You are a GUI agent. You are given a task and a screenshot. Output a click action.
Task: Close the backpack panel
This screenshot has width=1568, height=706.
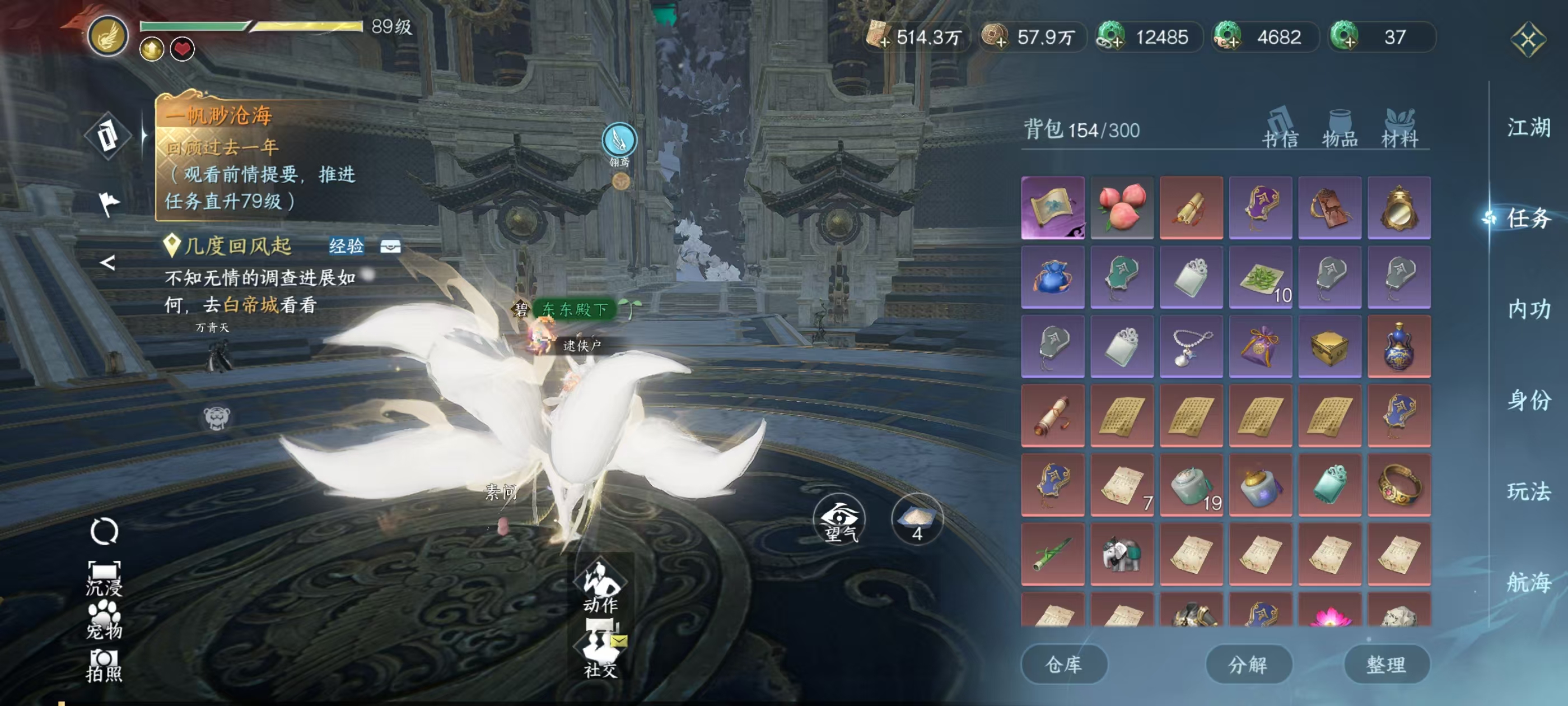pyautogui.click(x=1528, y=40)
